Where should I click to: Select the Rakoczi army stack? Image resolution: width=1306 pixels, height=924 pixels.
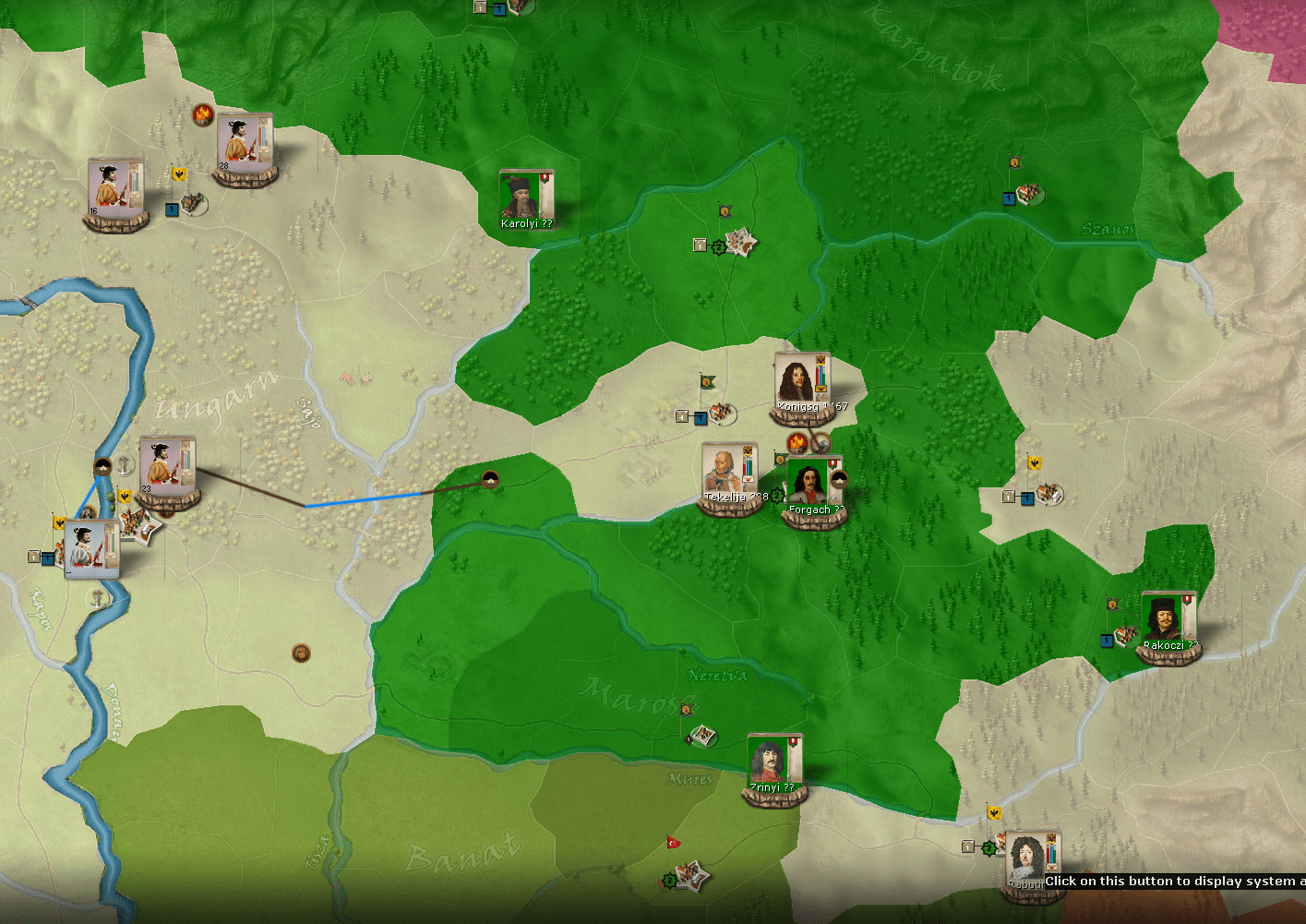pos(1168,622)
